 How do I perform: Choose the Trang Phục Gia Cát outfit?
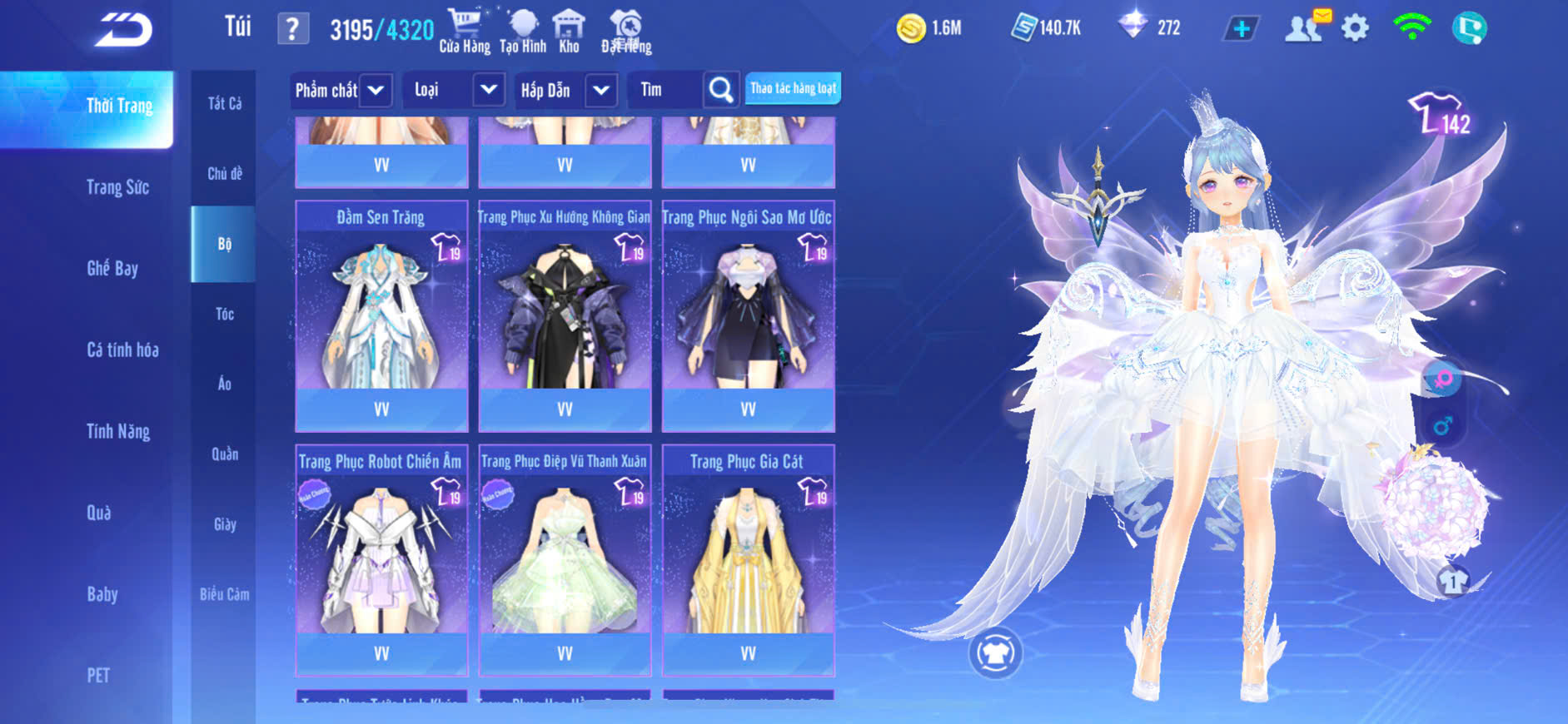pyautogui.click(x=748, y=559)
